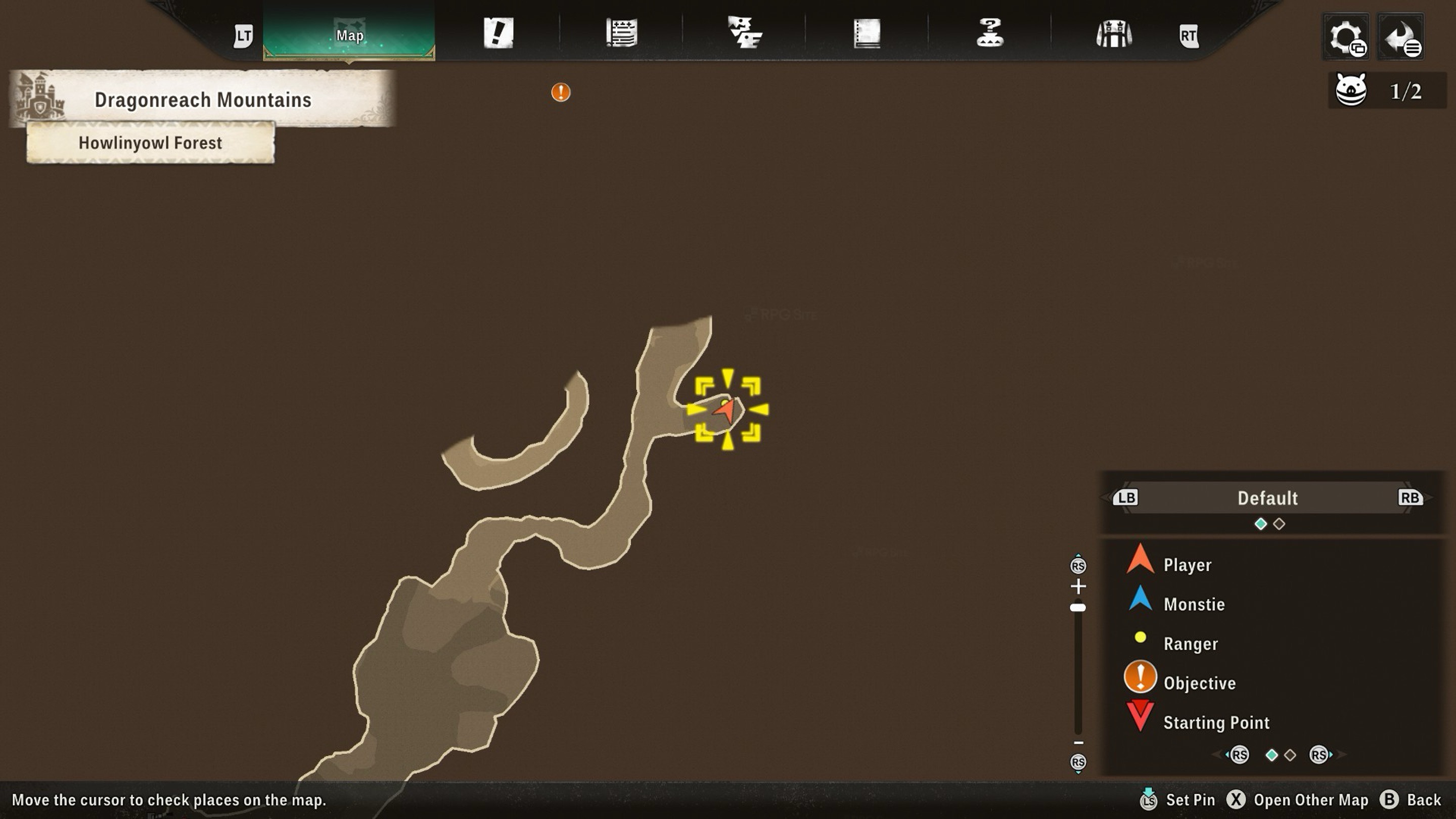The image size is (1456, 819).
Task: Zoom out with the minus sign
Action: coord(1078,743)
